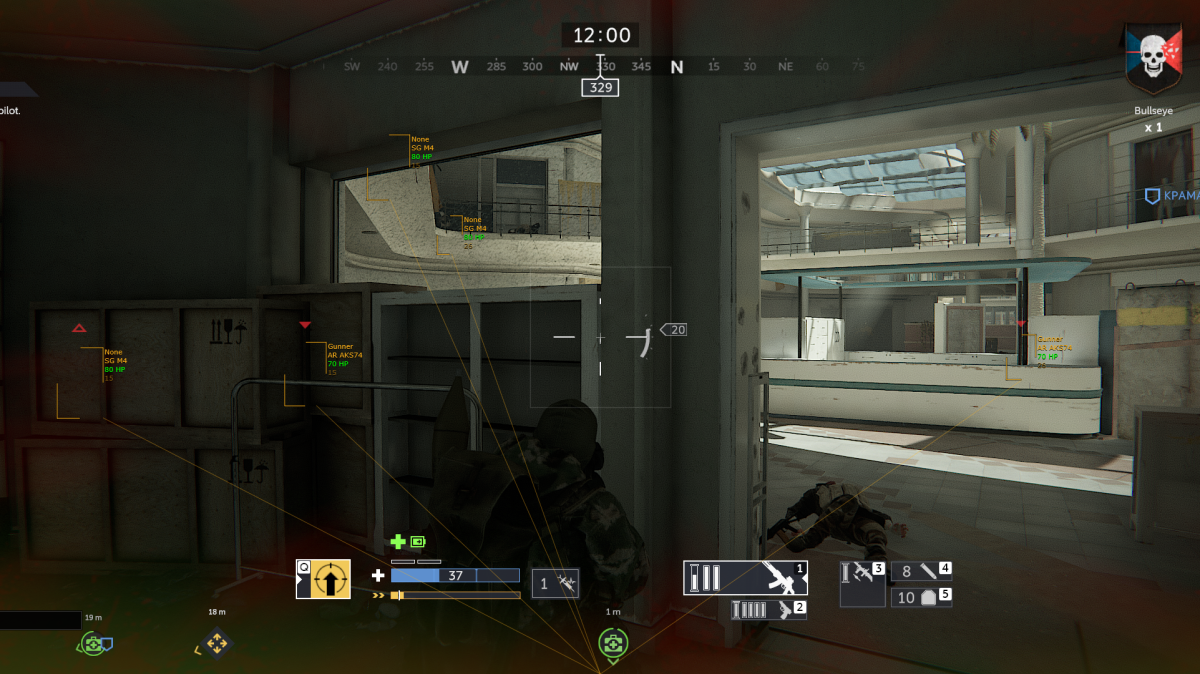
Task: Select the gadget in slot 3
Action: point(862,583)
